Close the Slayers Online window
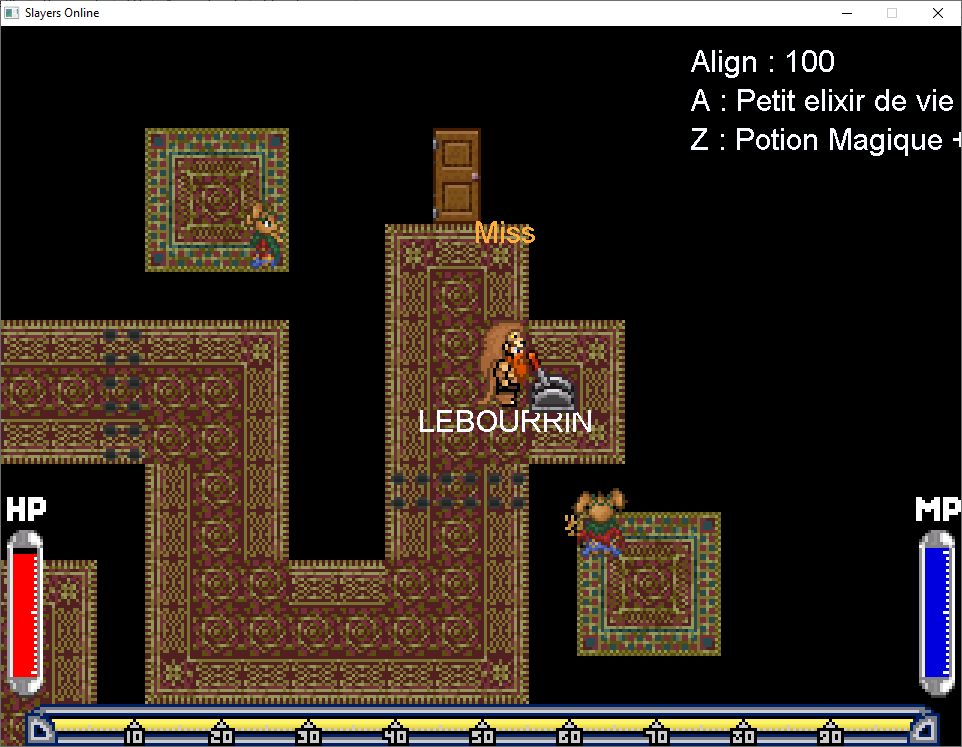This screenshot has width=962, height=747. [x=937, y=13]
